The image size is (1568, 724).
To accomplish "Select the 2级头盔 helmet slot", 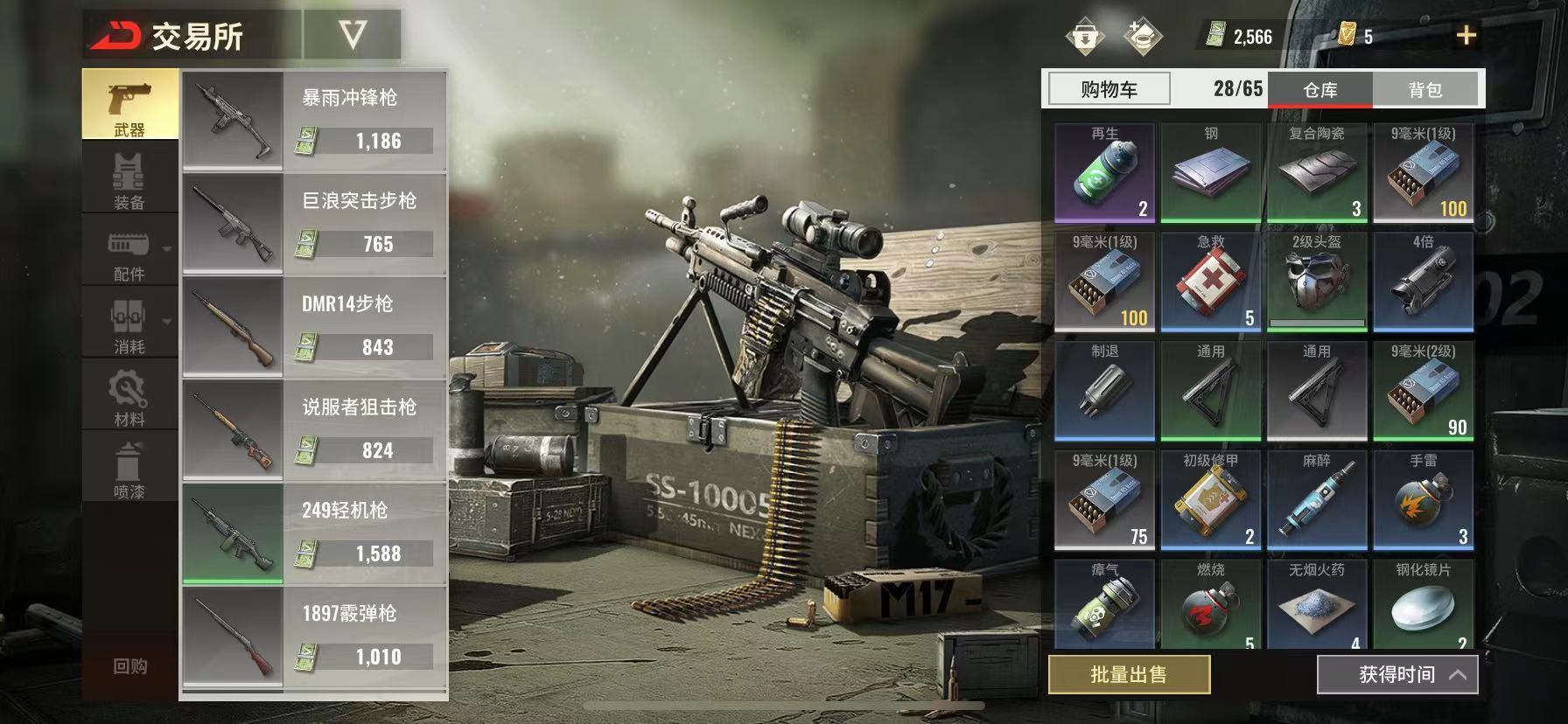I will point(1317,281).
